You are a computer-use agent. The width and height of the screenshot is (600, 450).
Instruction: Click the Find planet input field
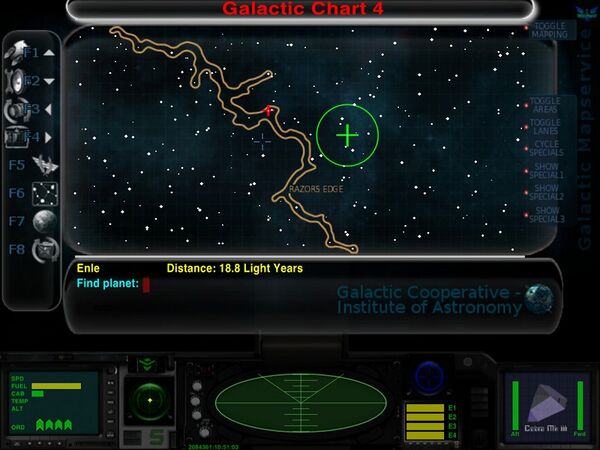click(146, 285)
